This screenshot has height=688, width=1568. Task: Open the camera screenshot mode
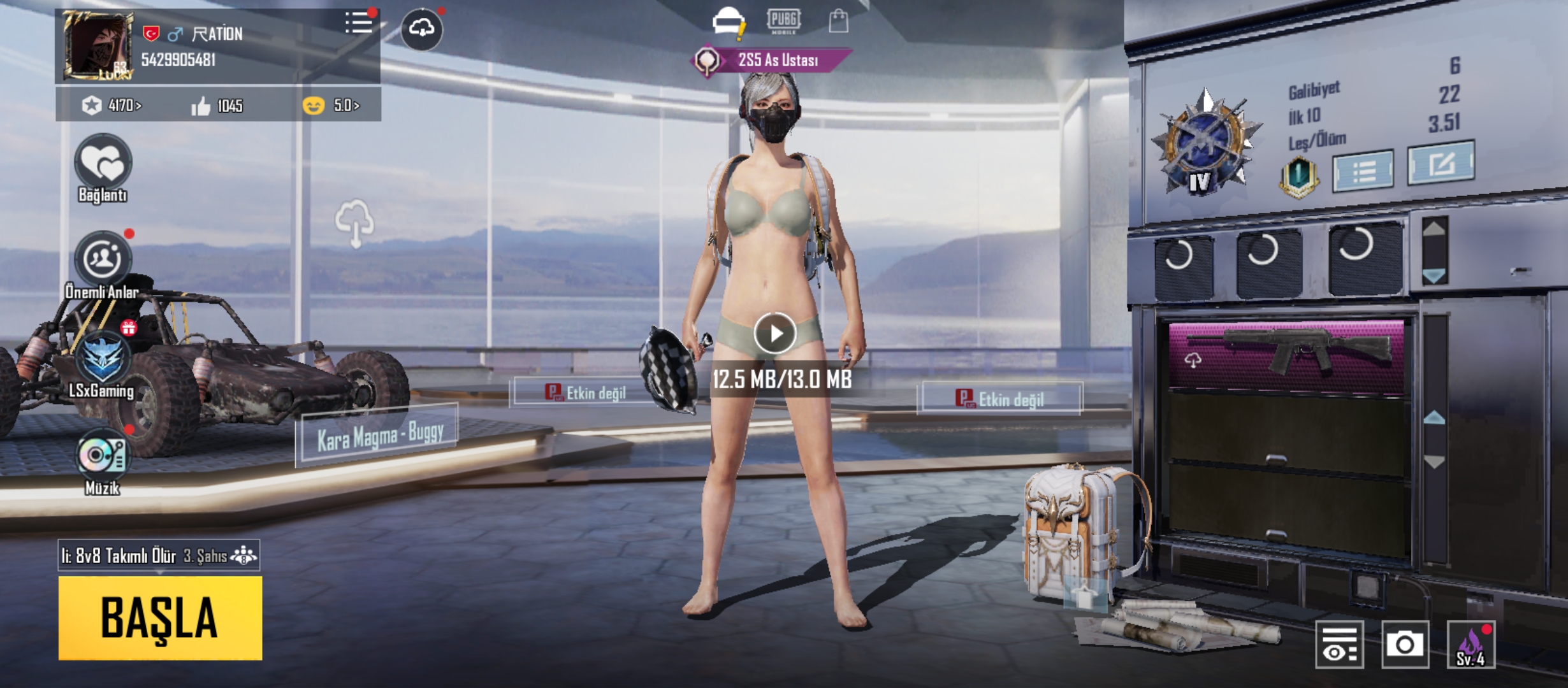(x=1405, y=645)
